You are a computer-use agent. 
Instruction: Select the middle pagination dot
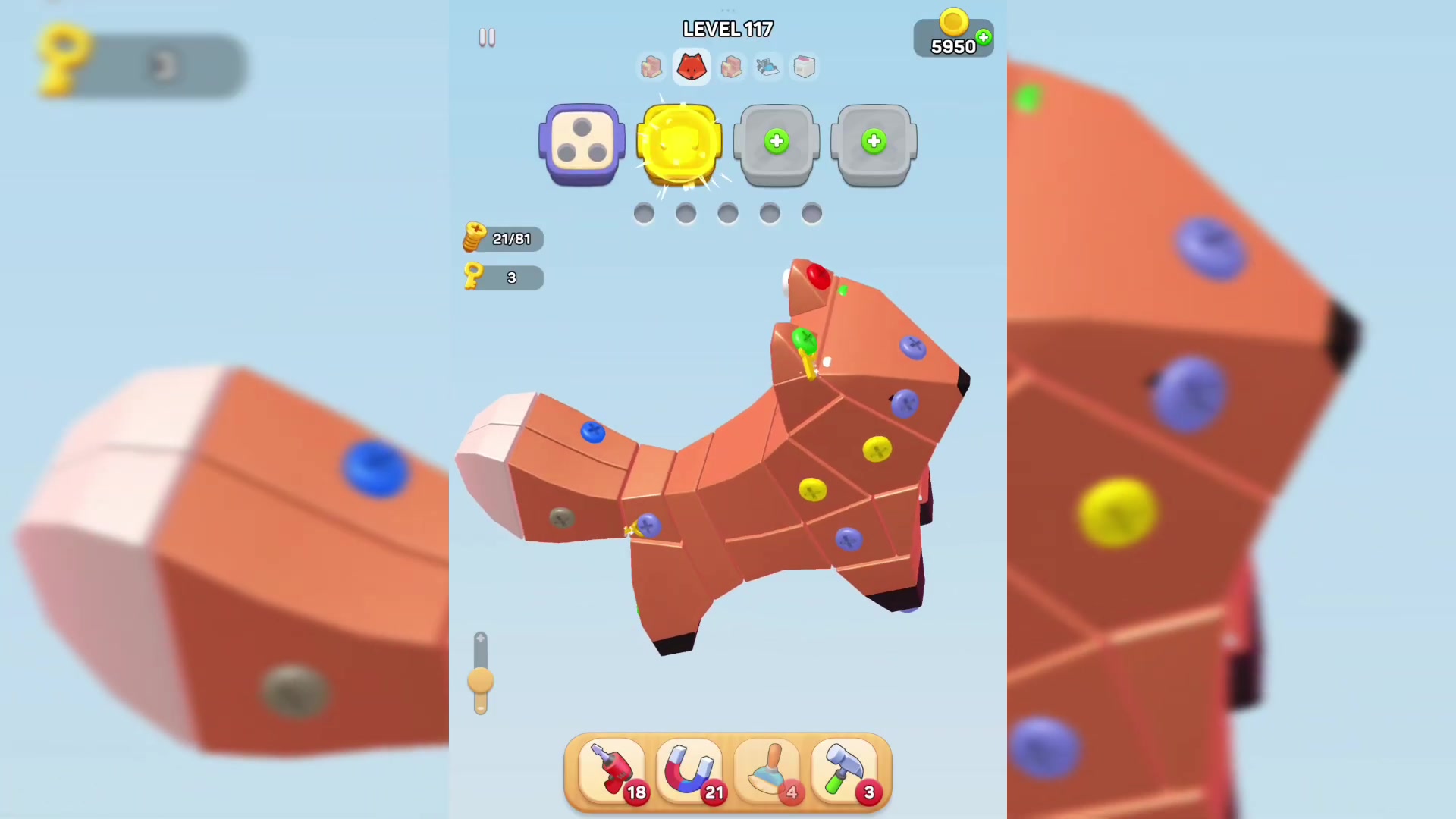[x=727, y=214]
